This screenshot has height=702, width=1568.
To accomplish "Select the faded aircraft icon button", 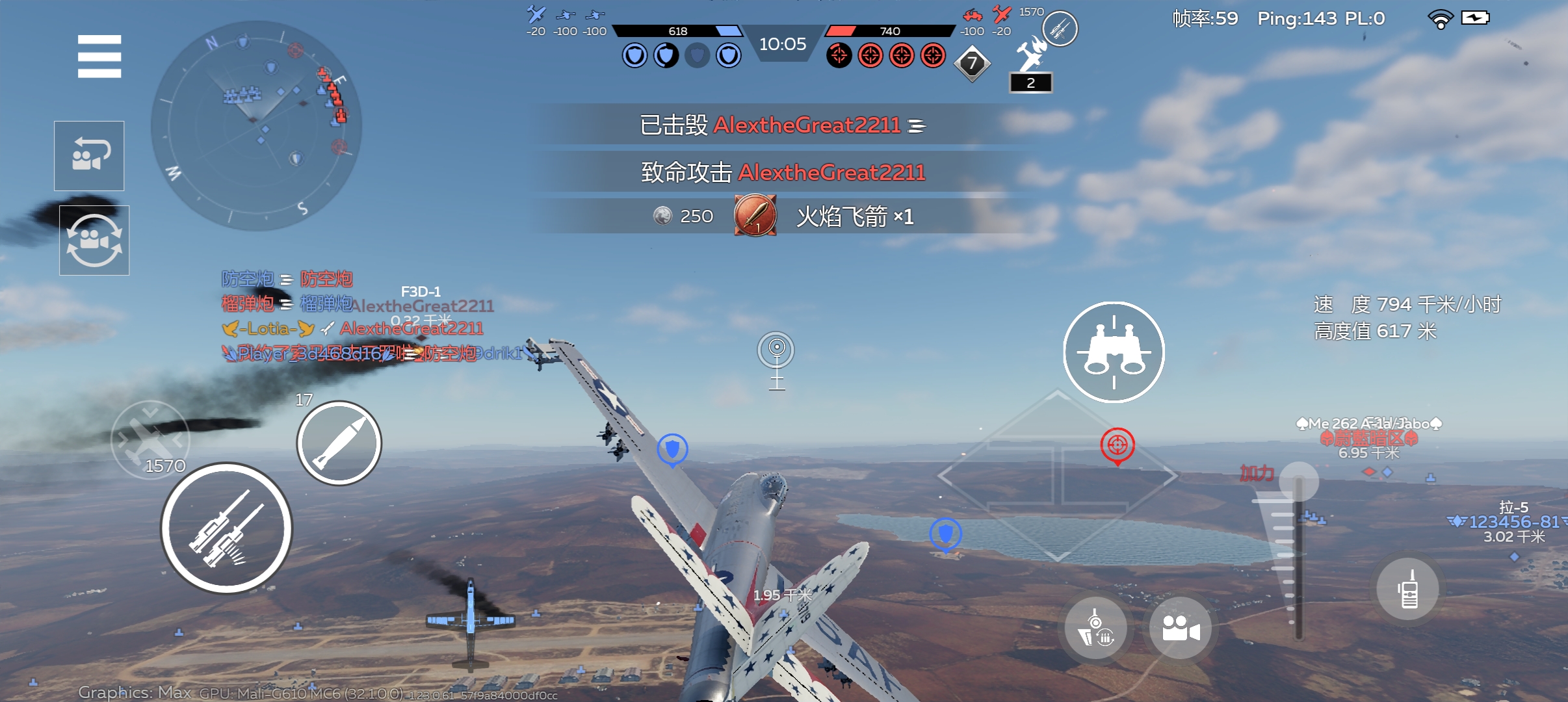I will pyautogui.click(x=150, y=439).
